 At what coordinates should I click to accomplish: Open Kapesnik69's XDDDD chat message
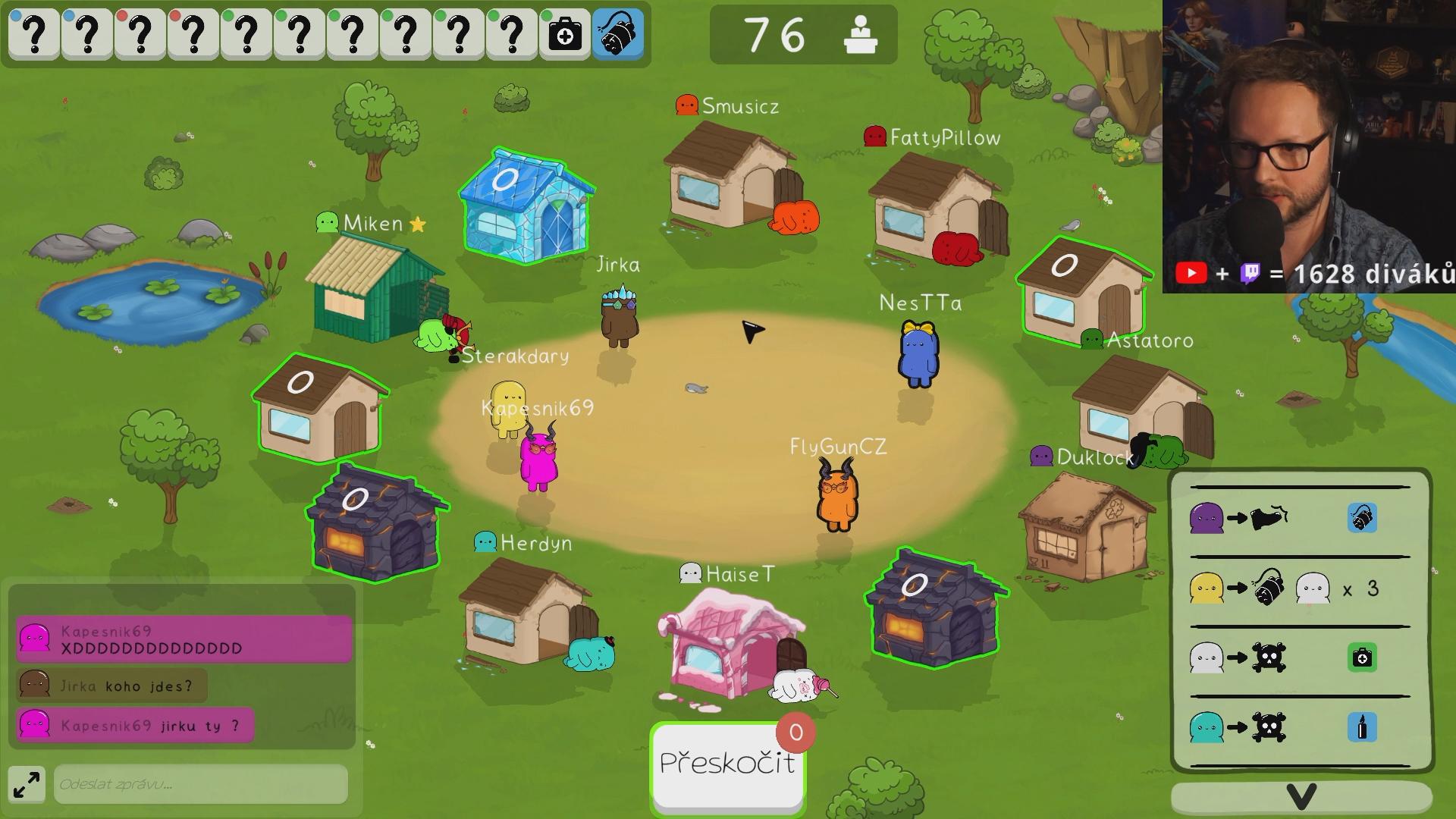tap(184, 639)
